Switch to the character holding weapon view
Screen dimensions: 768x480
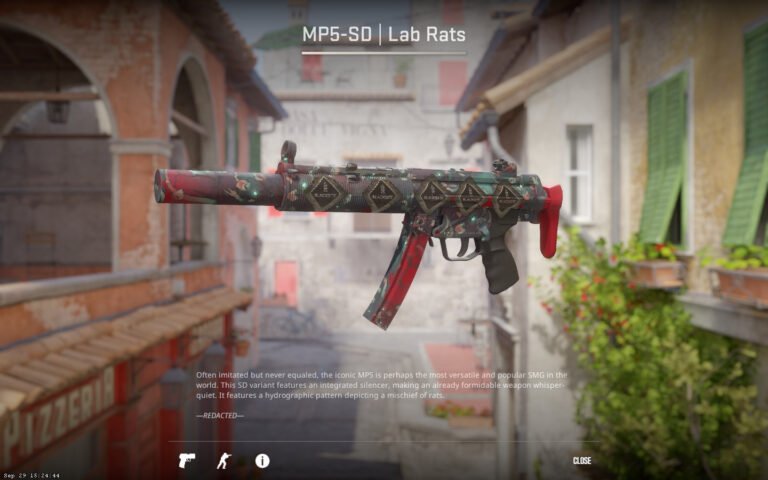point(224,460)
